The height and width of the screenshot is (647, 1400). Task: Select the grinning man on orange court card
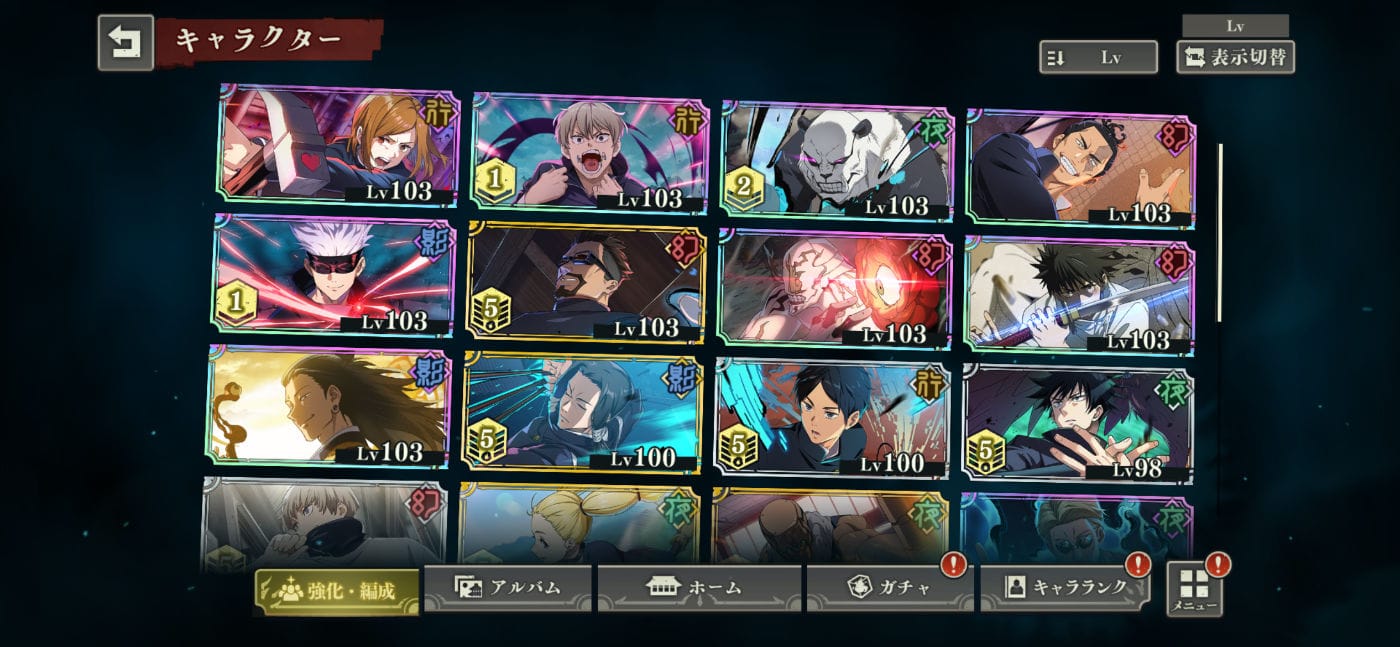(x=1081, y=168)
